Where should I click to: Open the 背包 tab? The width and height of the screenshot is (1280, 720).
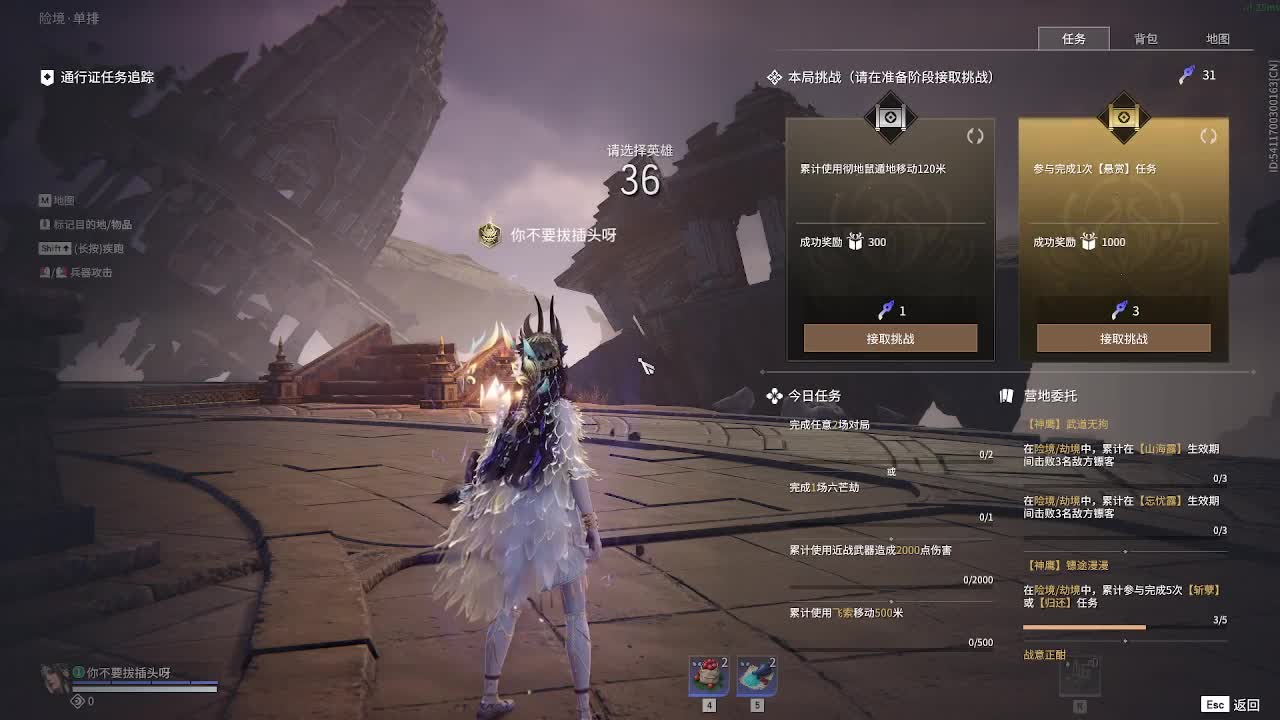1145,39
